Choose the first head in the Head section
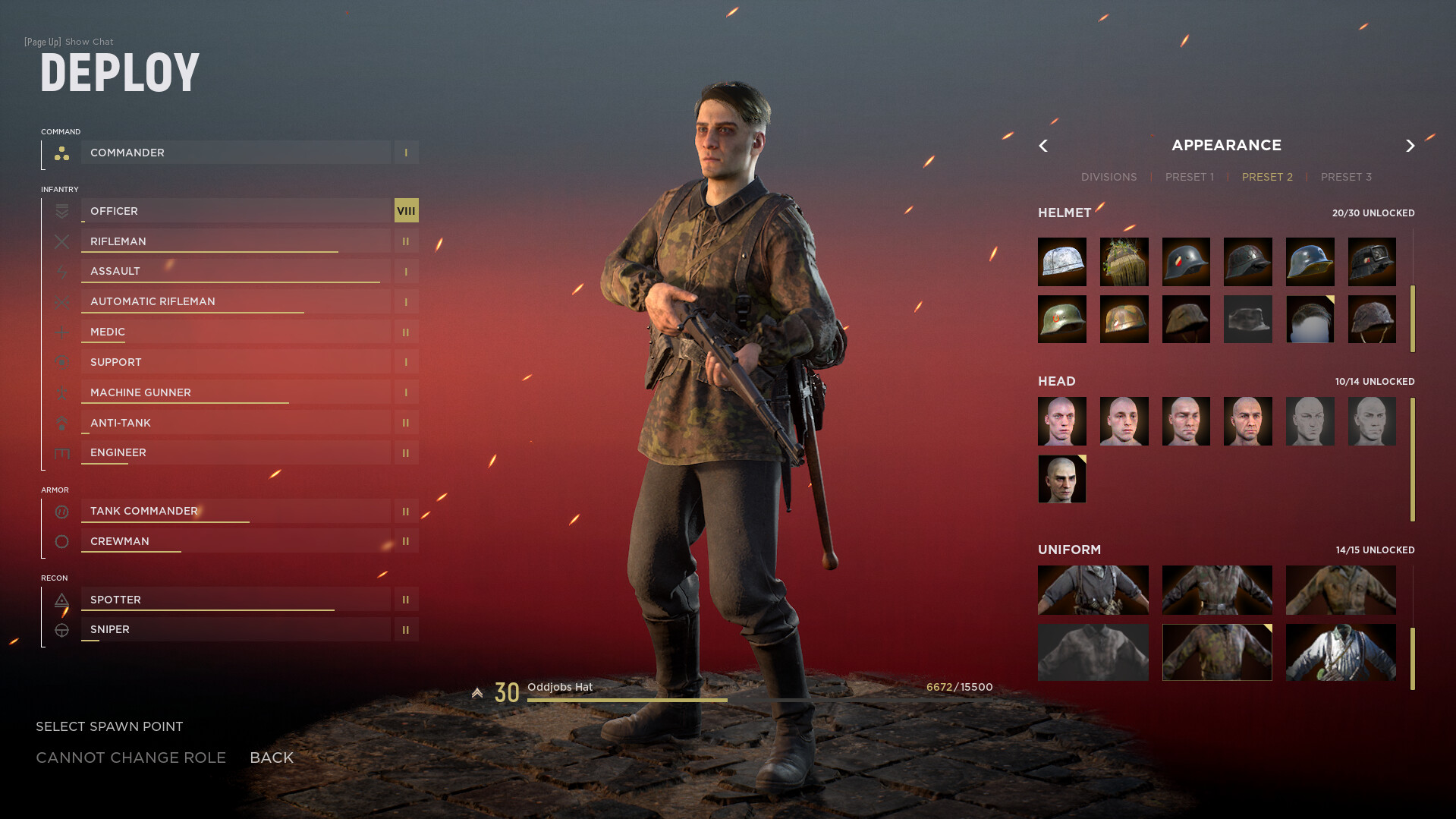This screenshot has height=819, width=1456. pos(1061,421)
